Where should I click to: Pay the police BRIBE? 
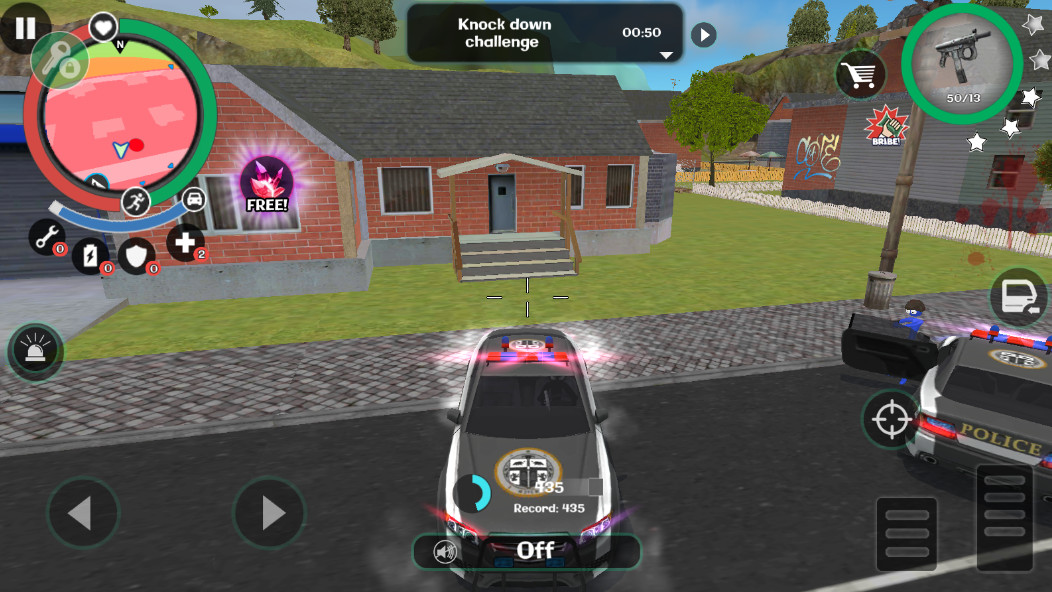[x=884, y=127]
